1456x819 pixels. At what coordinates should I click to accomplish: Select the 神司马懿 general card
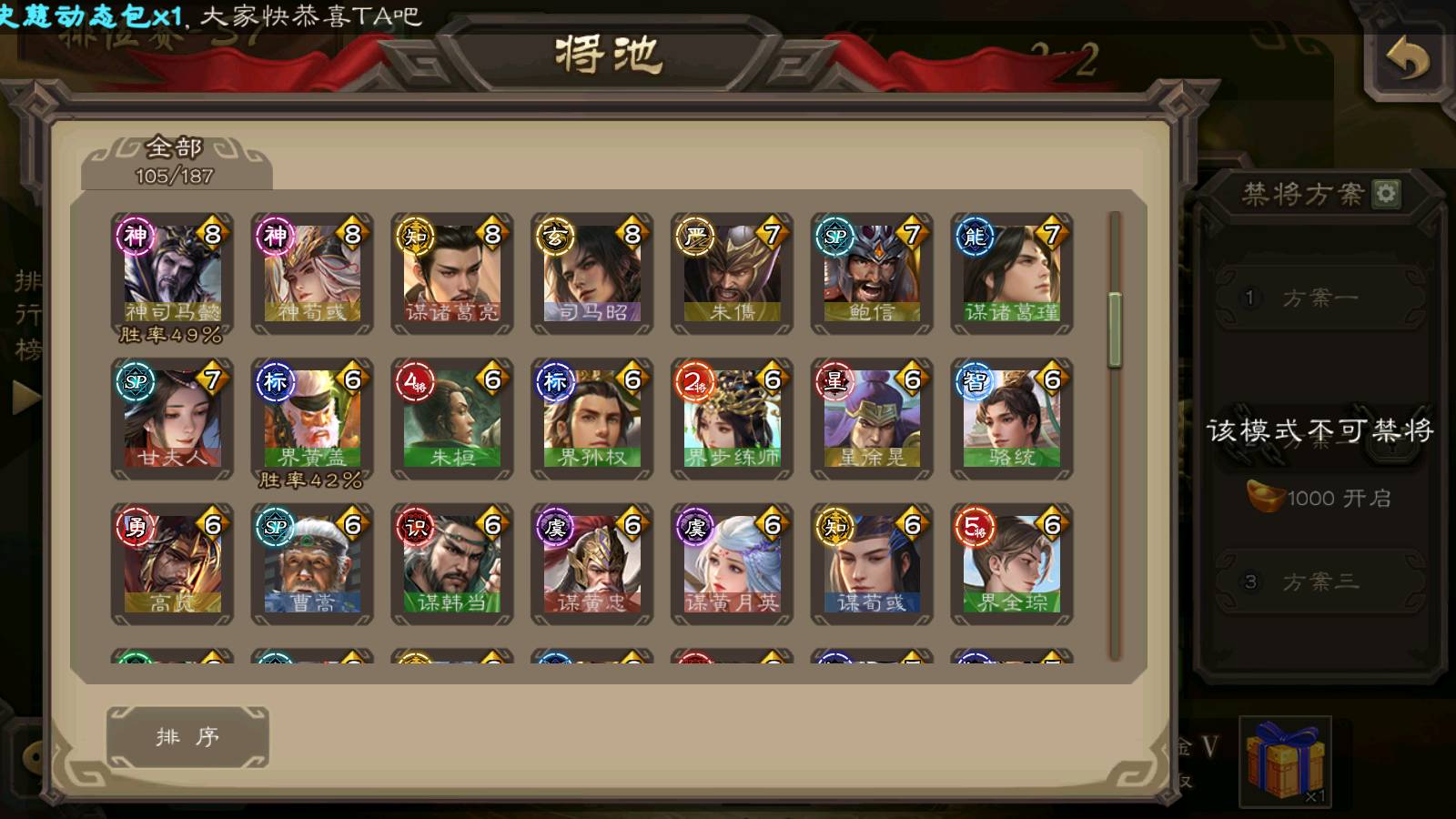[172, 273]
